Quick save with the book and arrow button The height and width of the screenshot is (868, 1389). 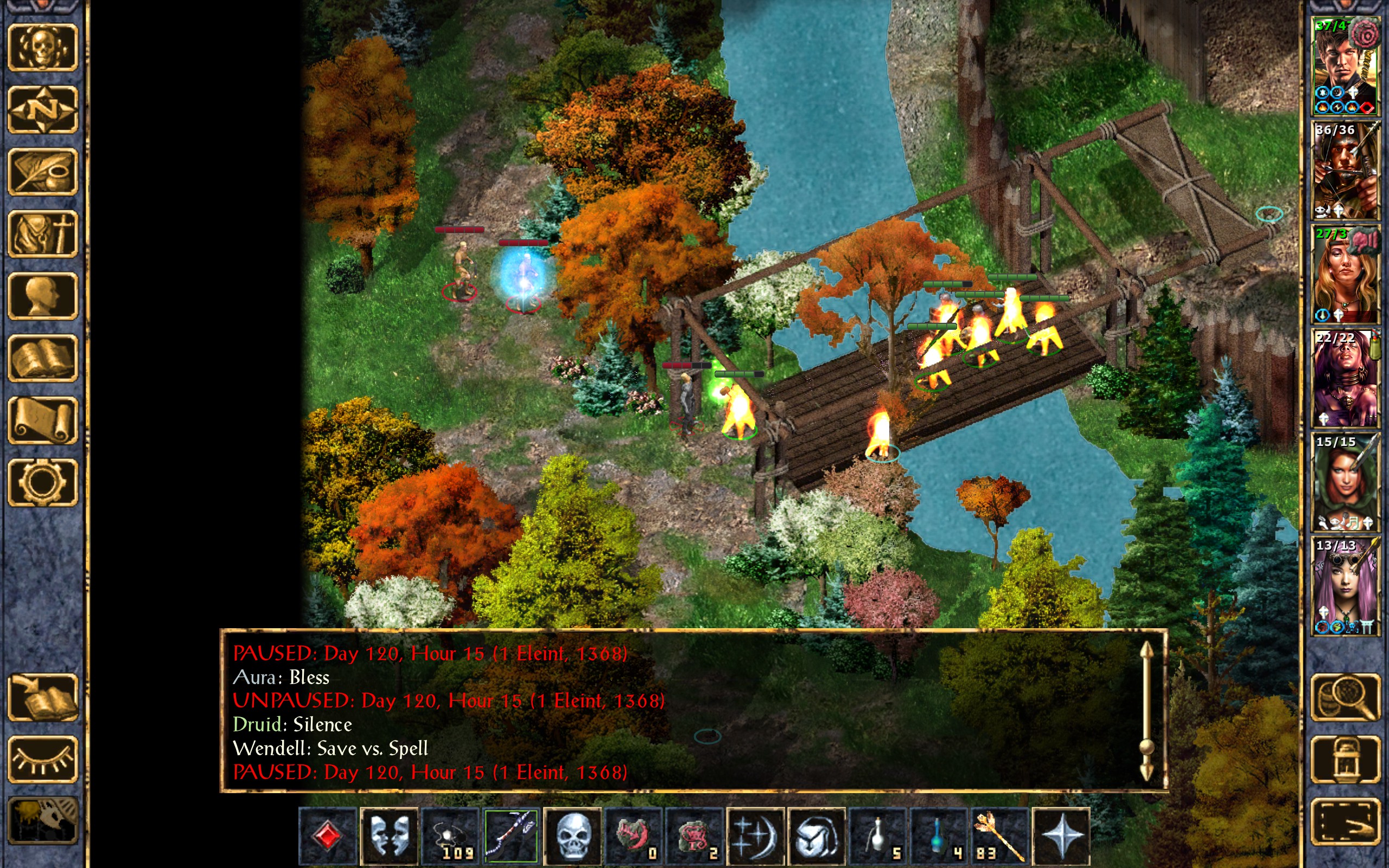(x=42, y=698)
